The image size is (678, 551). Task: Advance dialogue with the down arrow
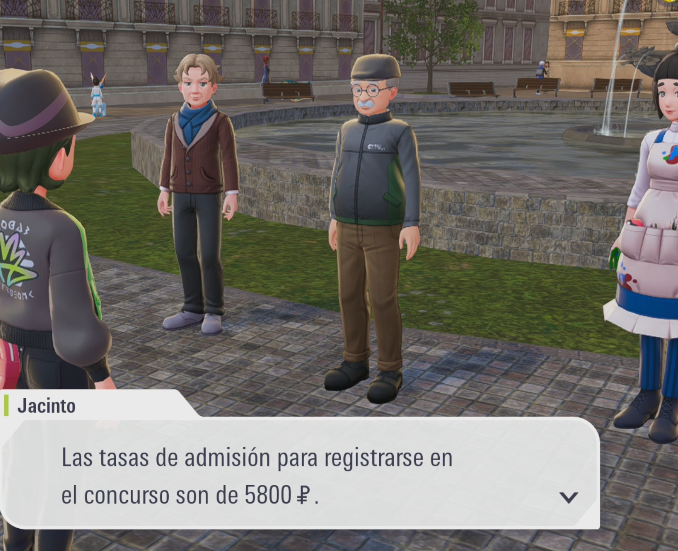coord(568,497)
